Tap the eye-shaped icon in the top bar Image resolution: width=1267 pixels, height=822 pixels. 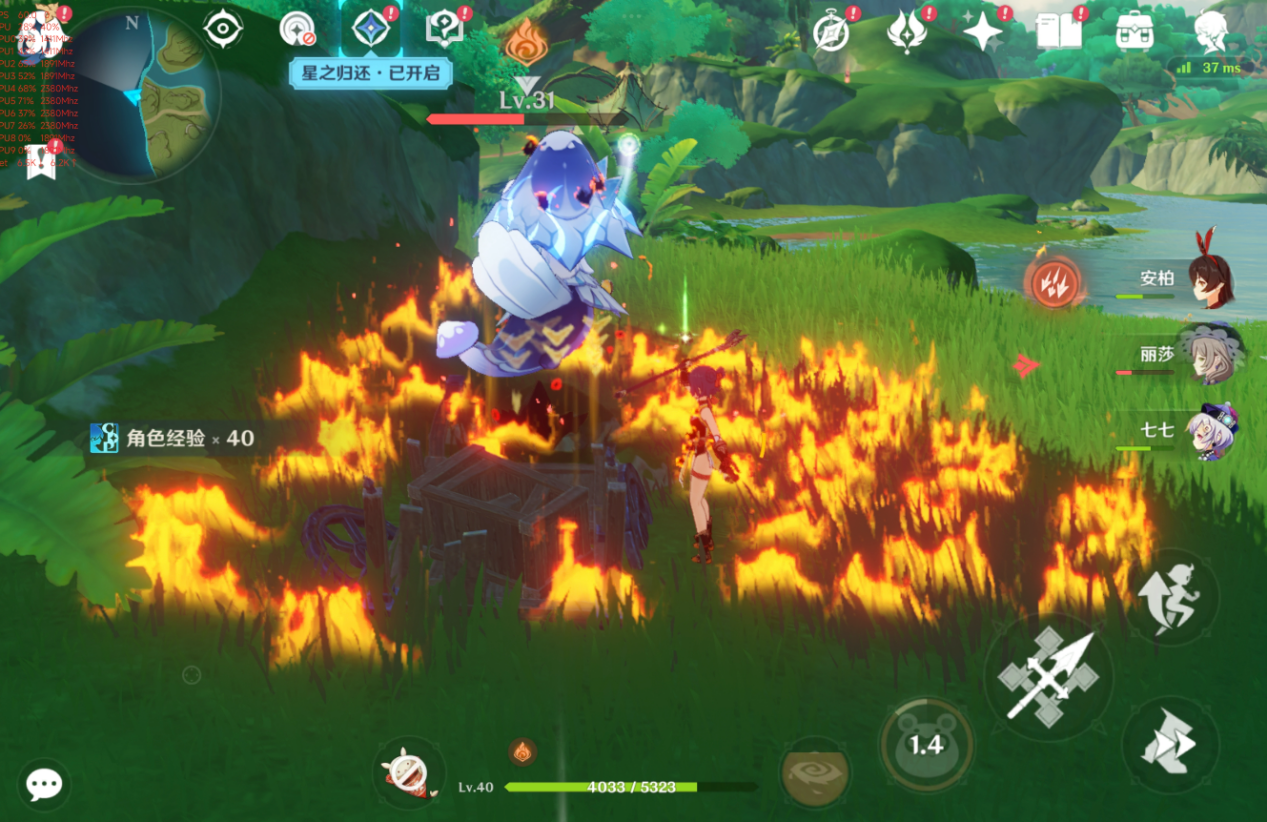pos(223,29)
